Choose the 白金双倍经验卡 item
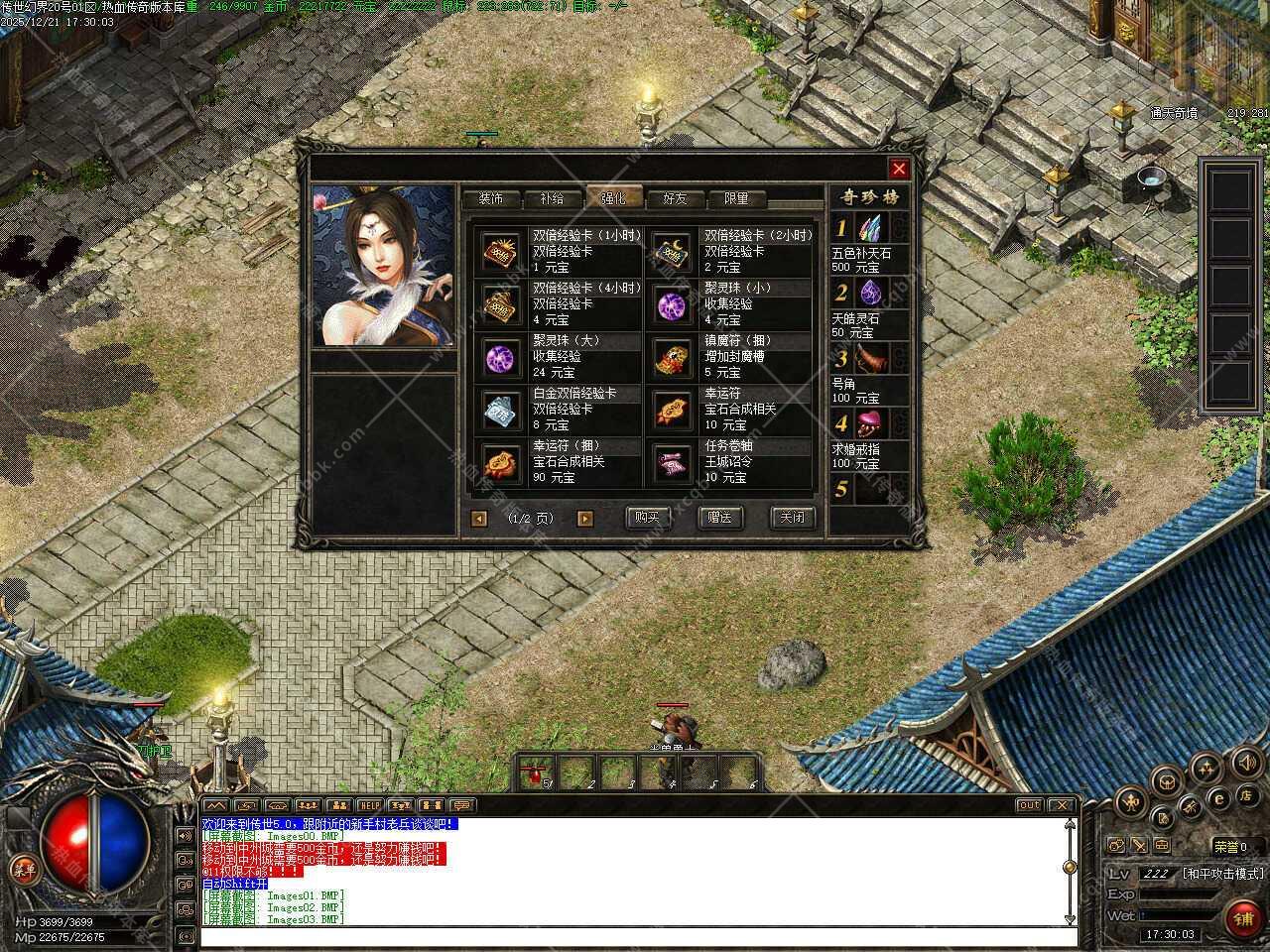 click(x=503, y=410)
